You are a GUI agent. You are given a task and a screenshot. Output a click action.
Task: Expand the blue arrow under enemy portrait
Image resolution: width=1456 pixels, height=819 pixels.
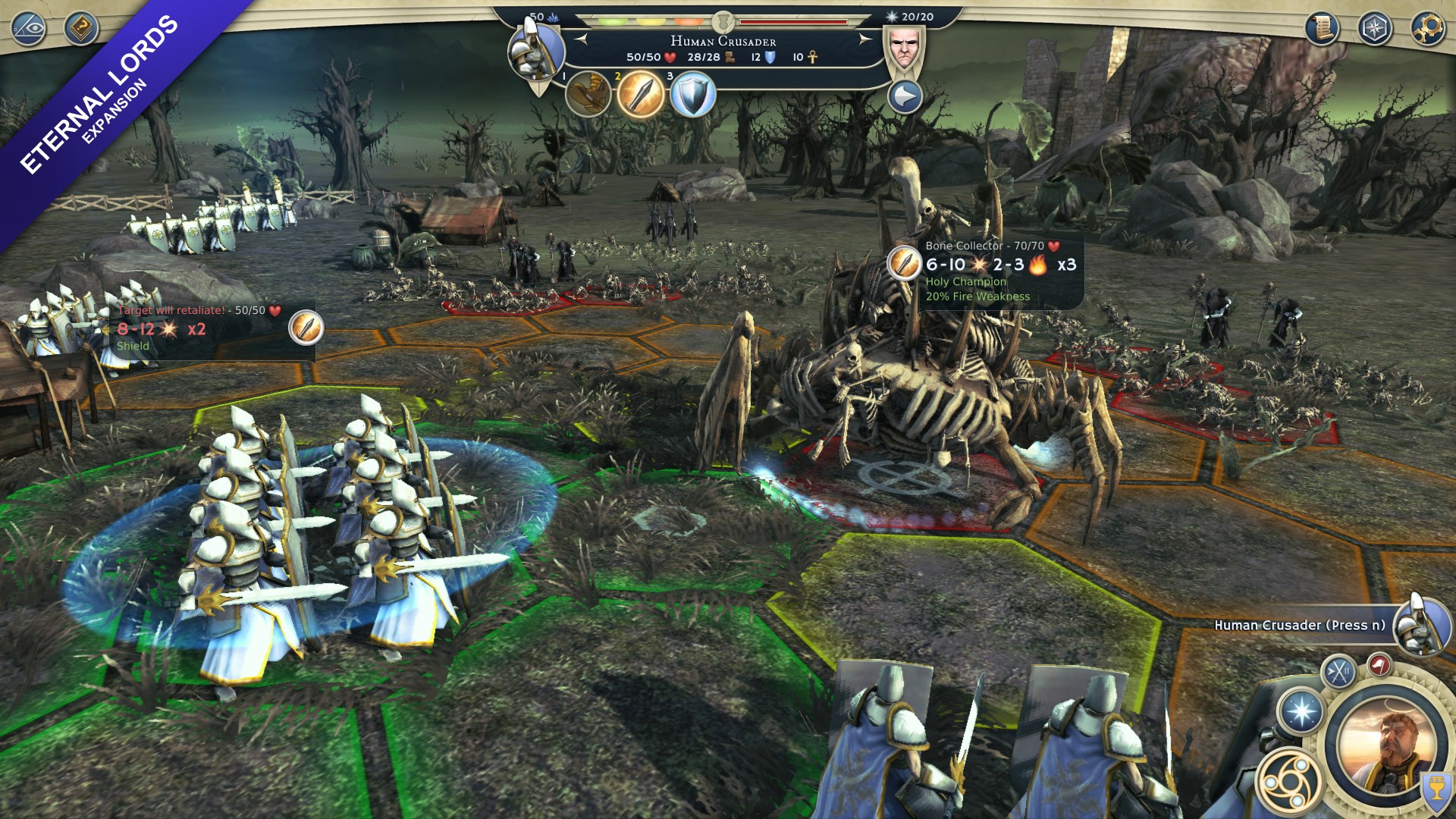point(904,97)
